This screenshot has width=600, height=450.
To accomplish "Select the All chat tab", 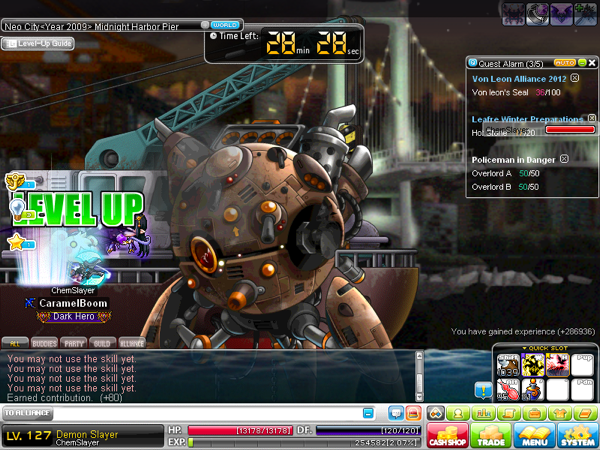I will point(15,342).
